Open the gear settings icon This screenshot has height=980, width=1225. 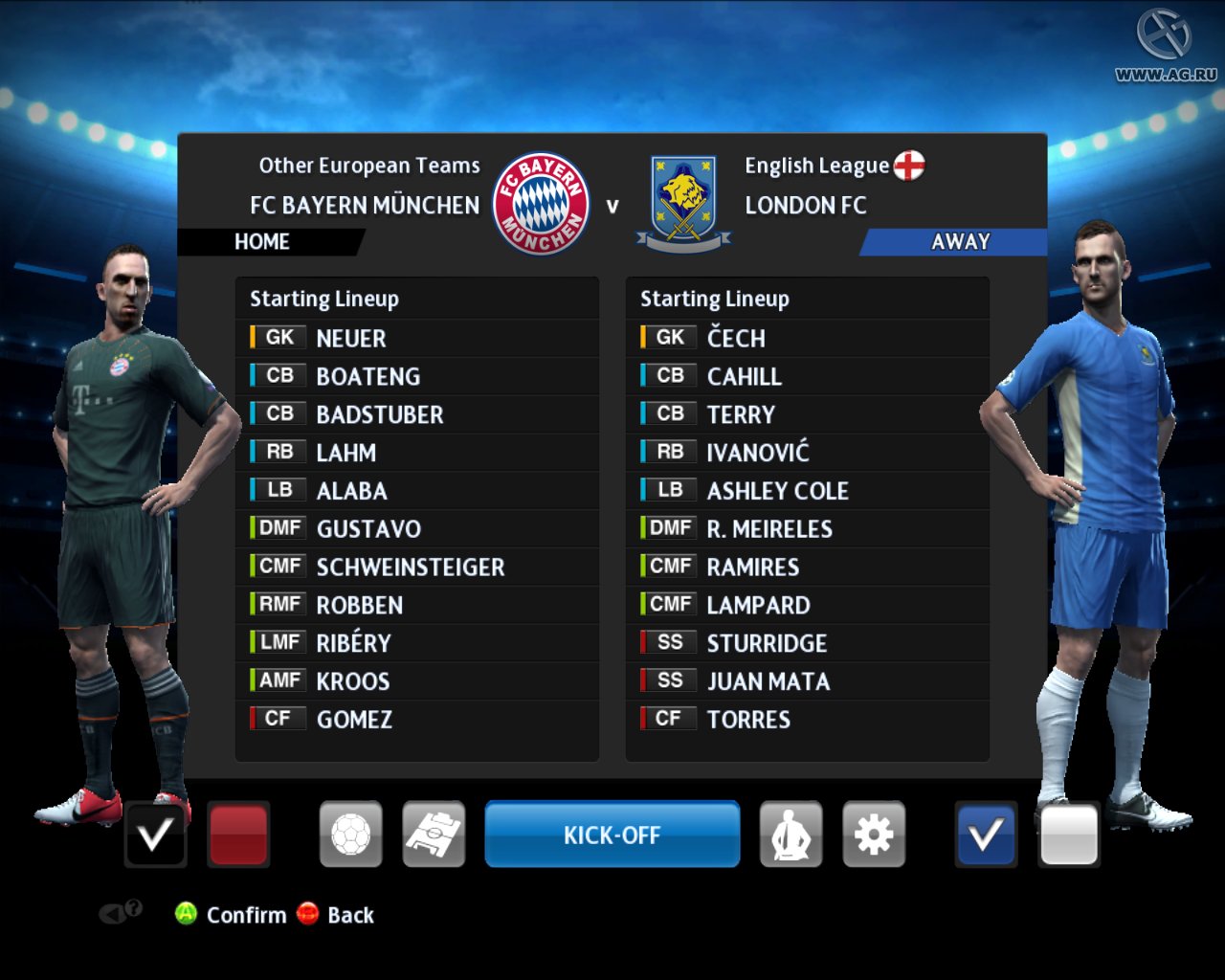click(x=873, y=835)
